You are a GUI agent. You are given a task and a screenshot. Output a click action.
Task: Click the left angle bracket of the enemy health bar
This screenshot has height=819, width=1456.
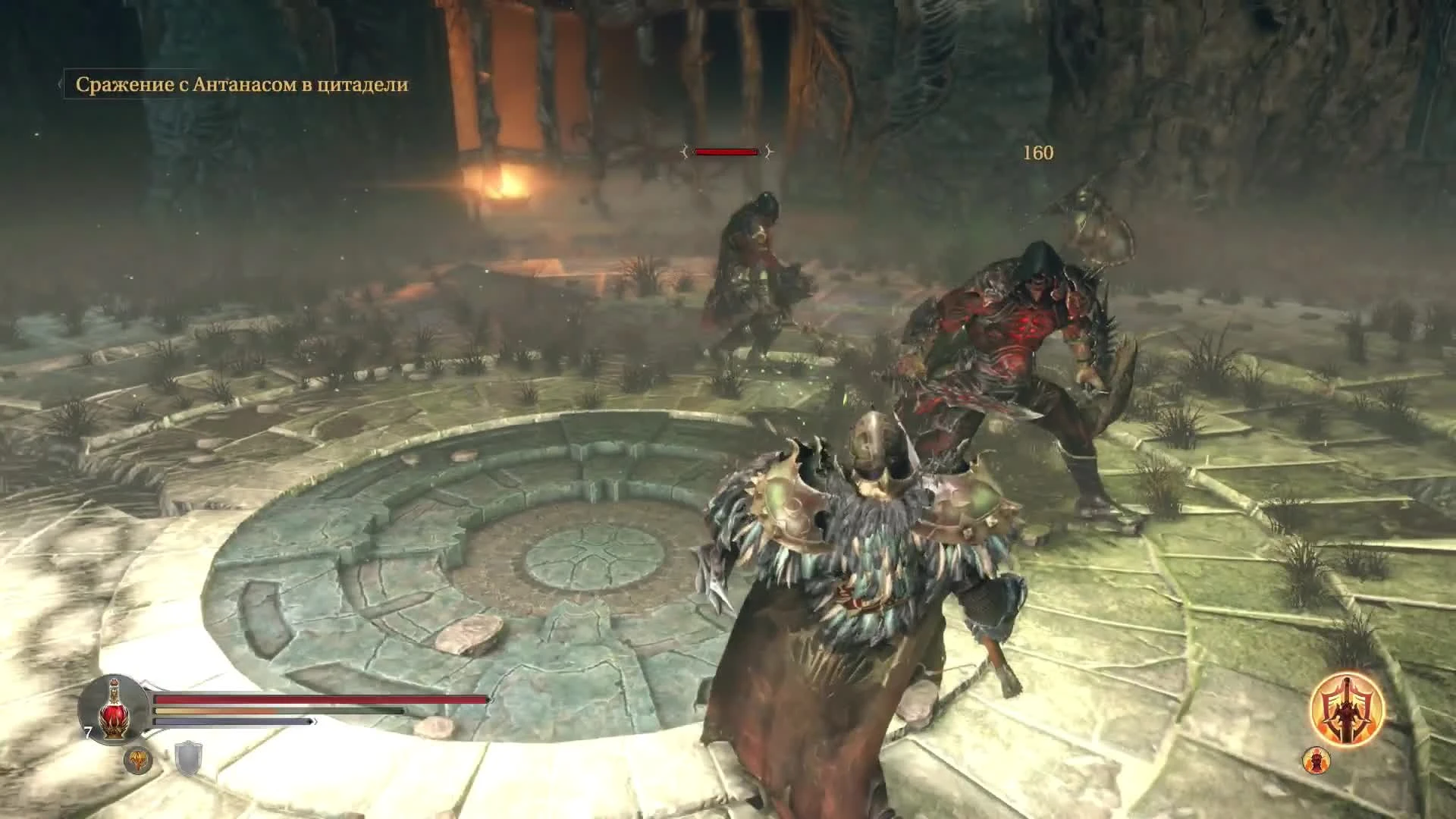click(685, 152)
